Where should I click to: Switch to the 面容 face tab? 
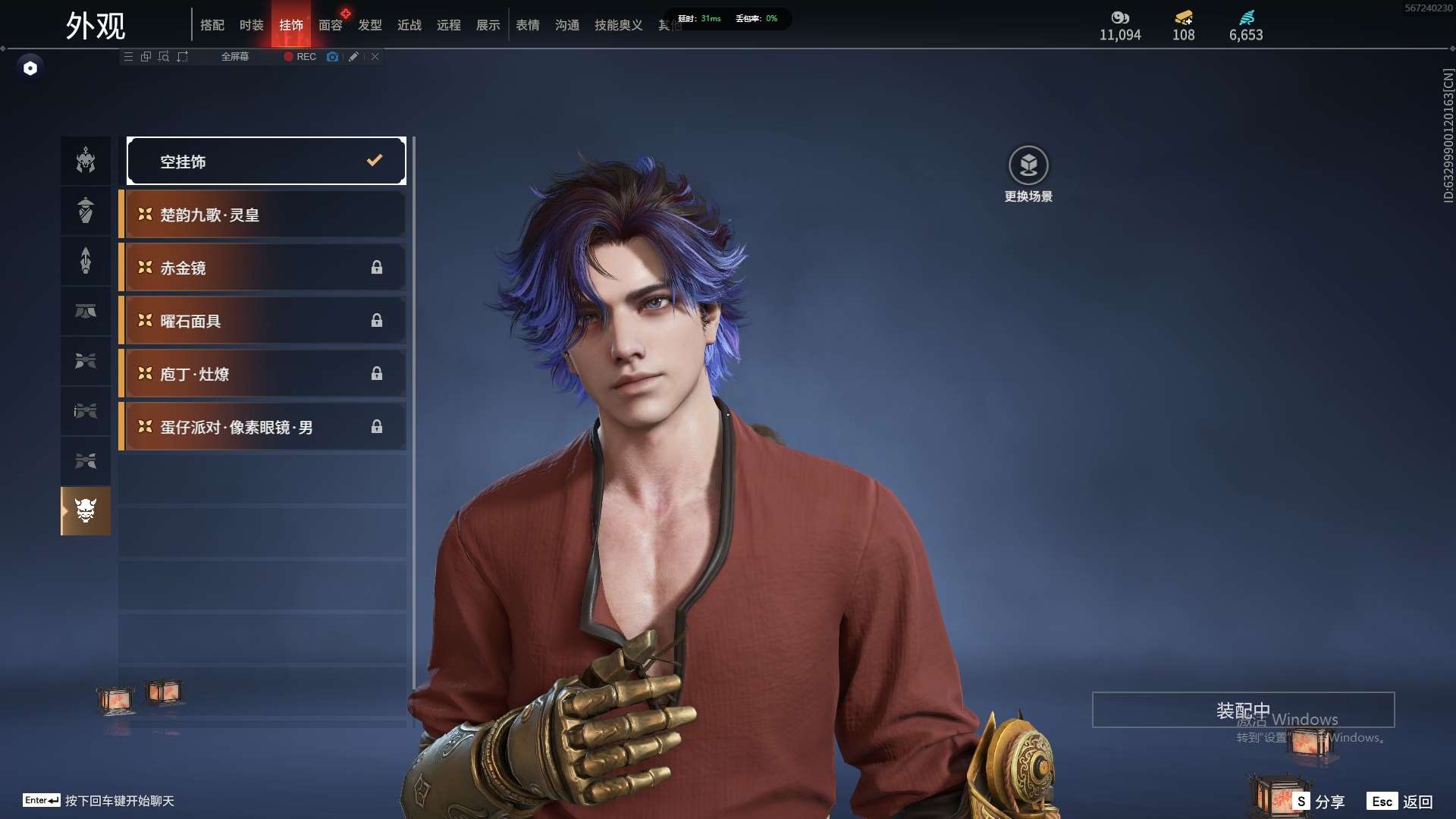(x=331, y=25)
